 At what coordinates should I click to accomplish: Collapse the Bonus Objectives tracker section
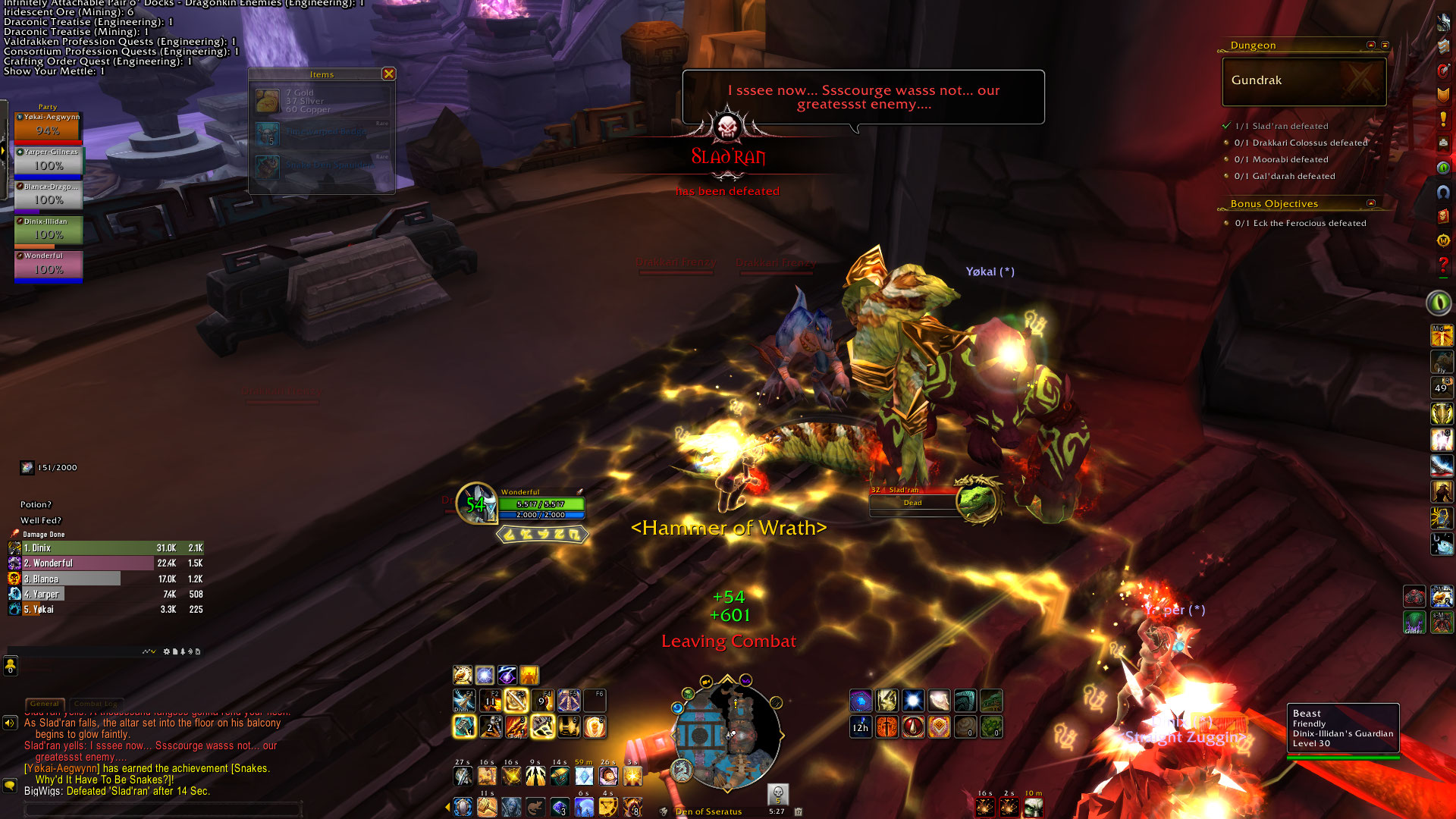(x=1370, y=203)
